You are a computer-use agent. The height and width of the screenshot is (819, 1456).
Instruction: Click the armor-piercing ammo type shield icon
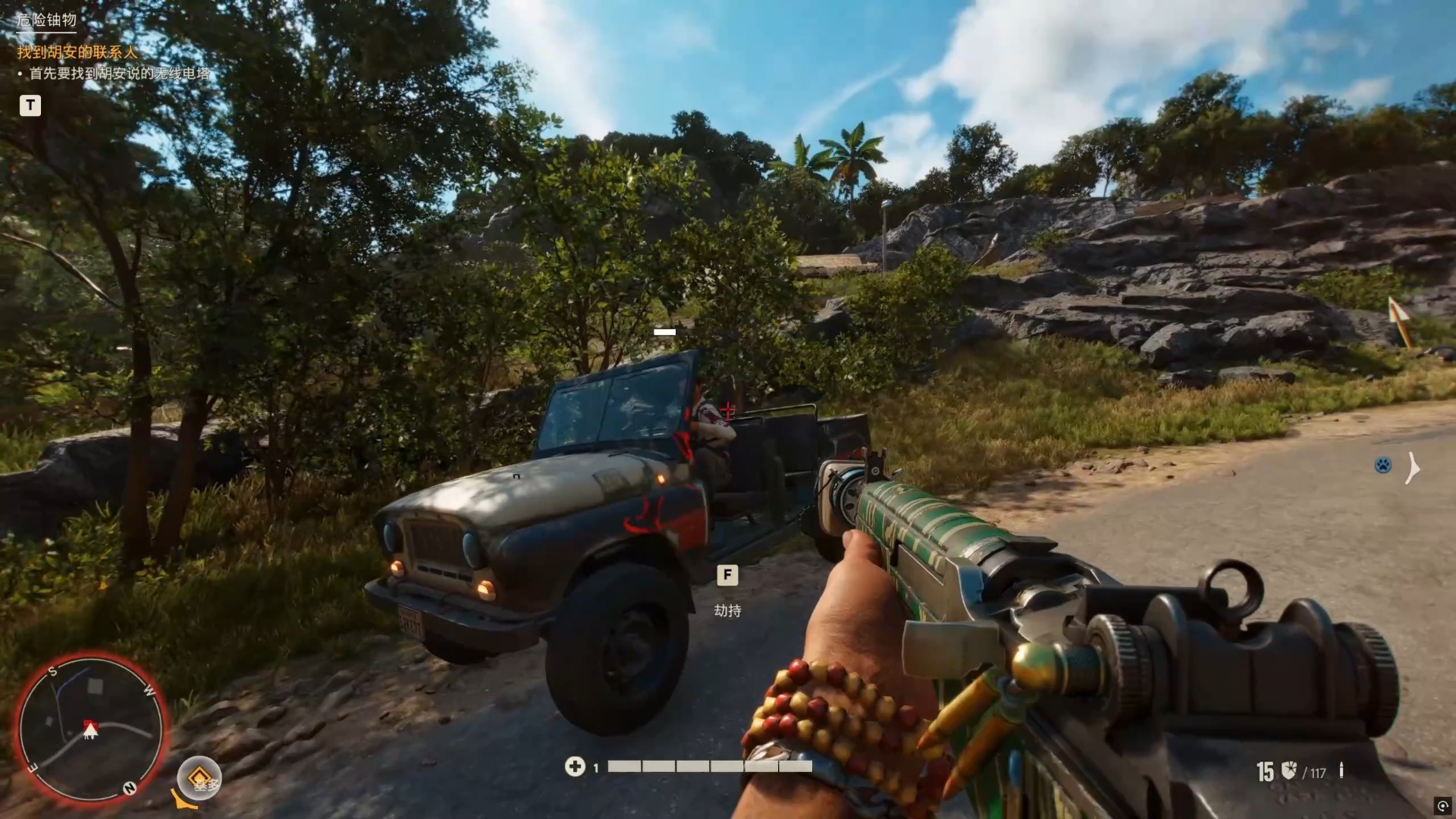click(1288, 770)
